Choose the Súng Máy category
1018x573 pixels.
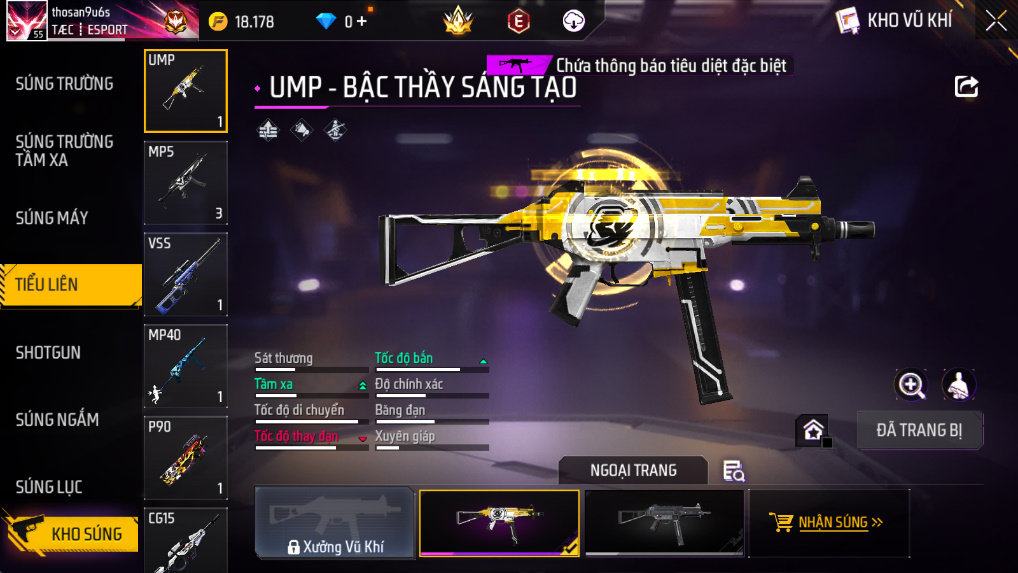click(52, 217)
